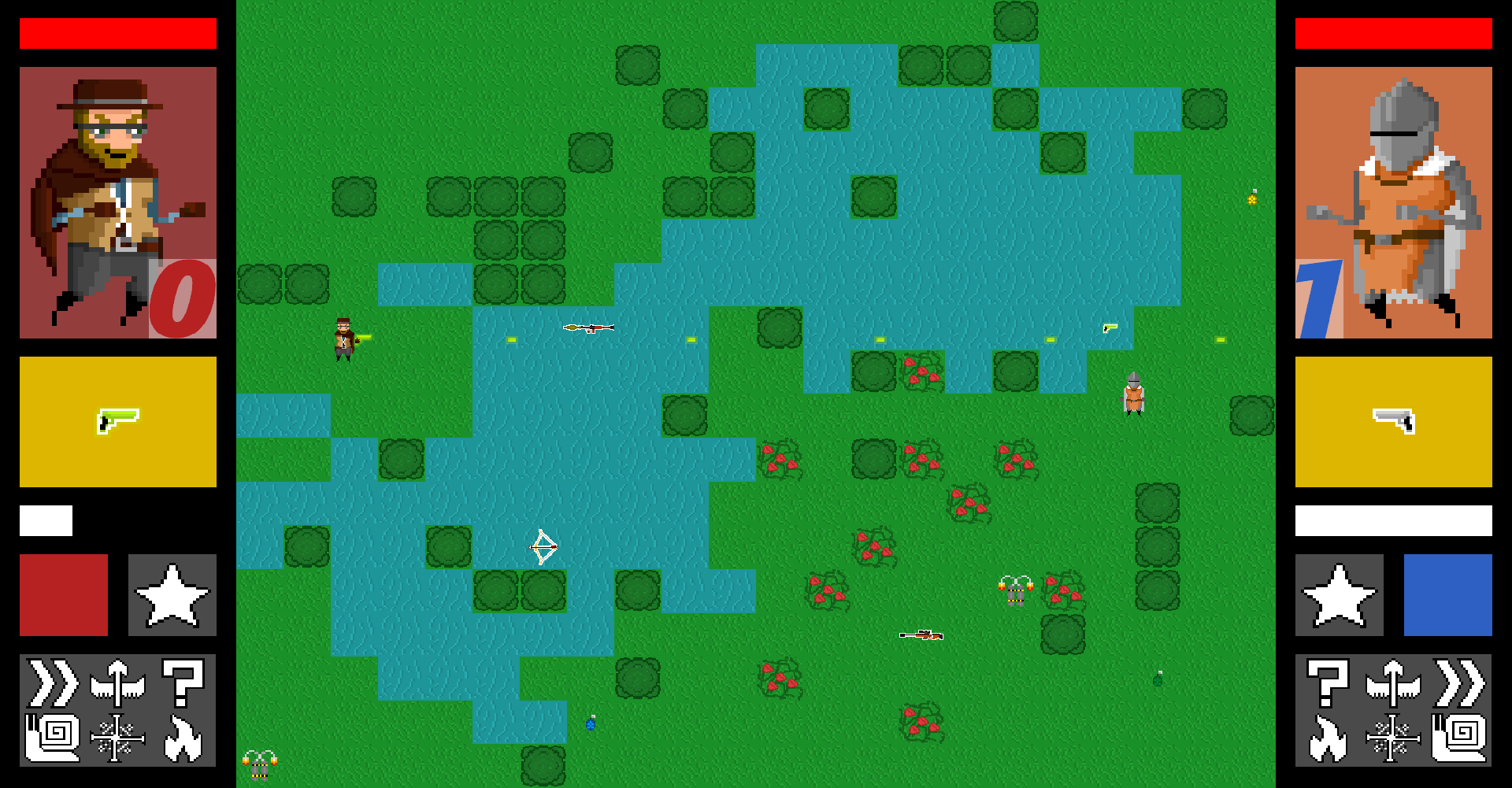Select the pistol in right weapon slot
This screenshot has height=788, width=1512.
click(1394, 422)
